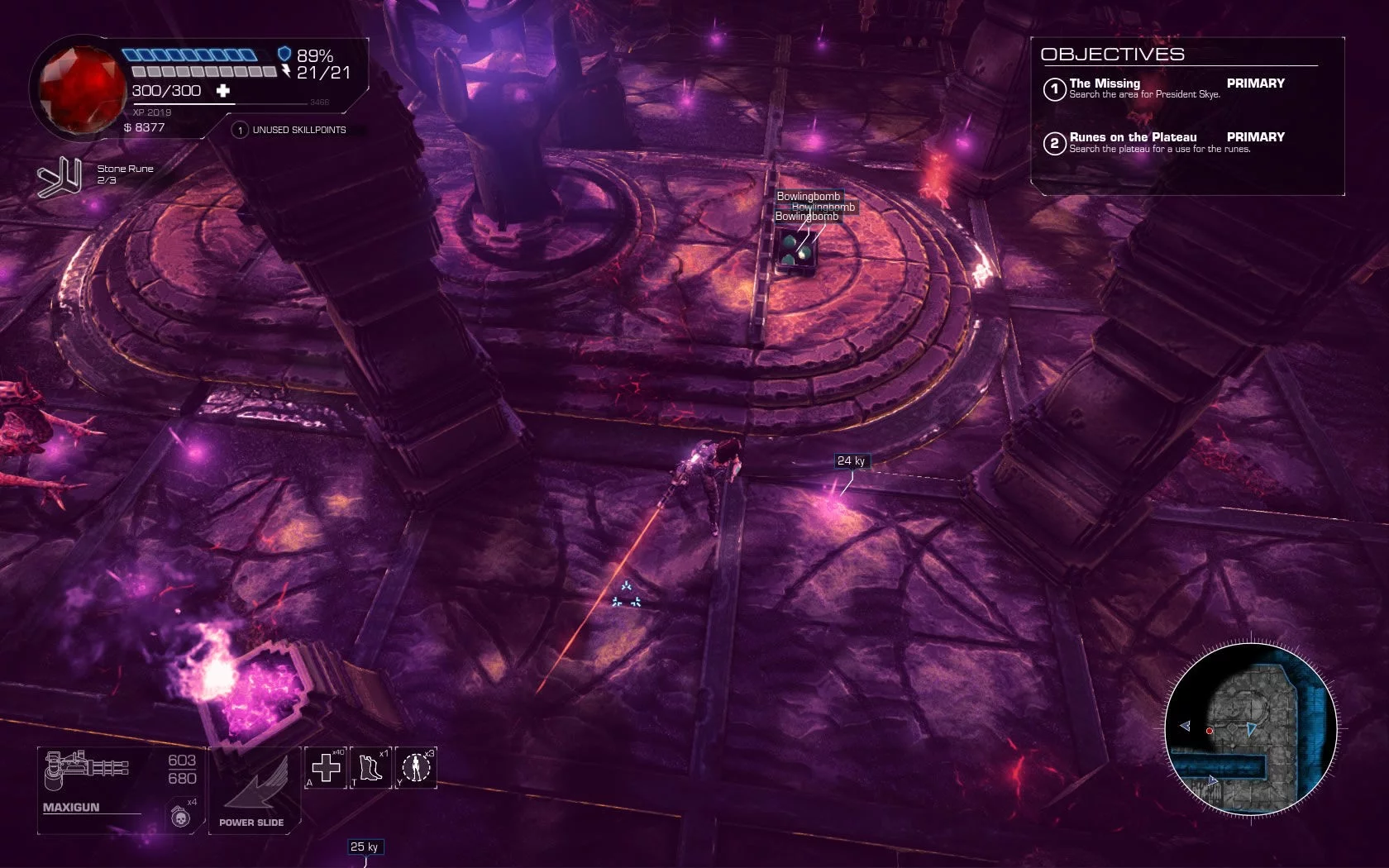Use the medkit cross item slot
The height and width of the screenshot is (868, 1389).
point(326,768)
